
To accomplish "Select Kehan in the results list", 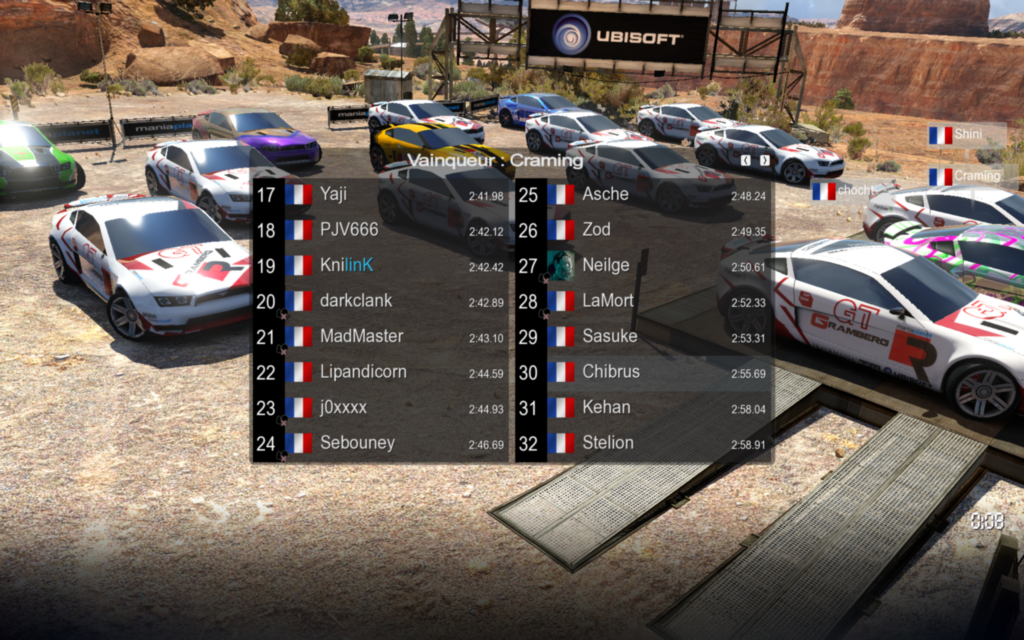I will [x=645, y=407].
